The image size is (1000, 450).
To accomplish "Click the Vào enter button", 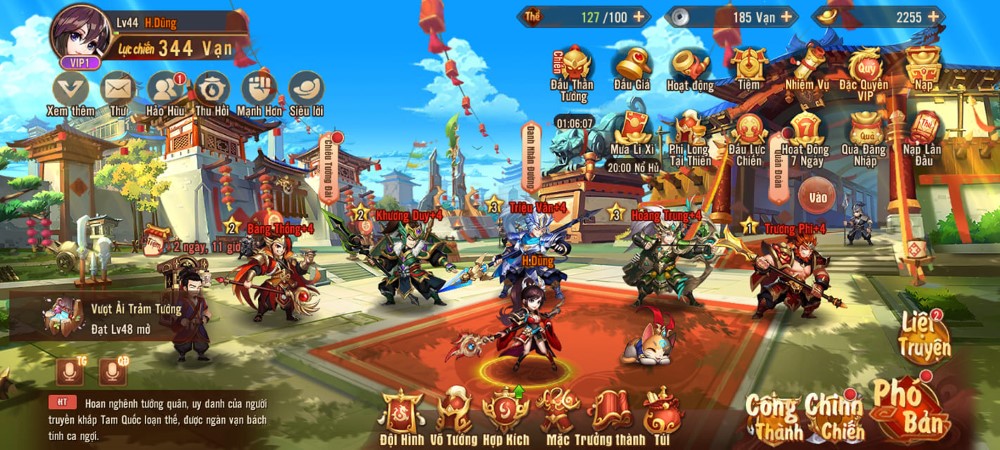I will [818, 197].
